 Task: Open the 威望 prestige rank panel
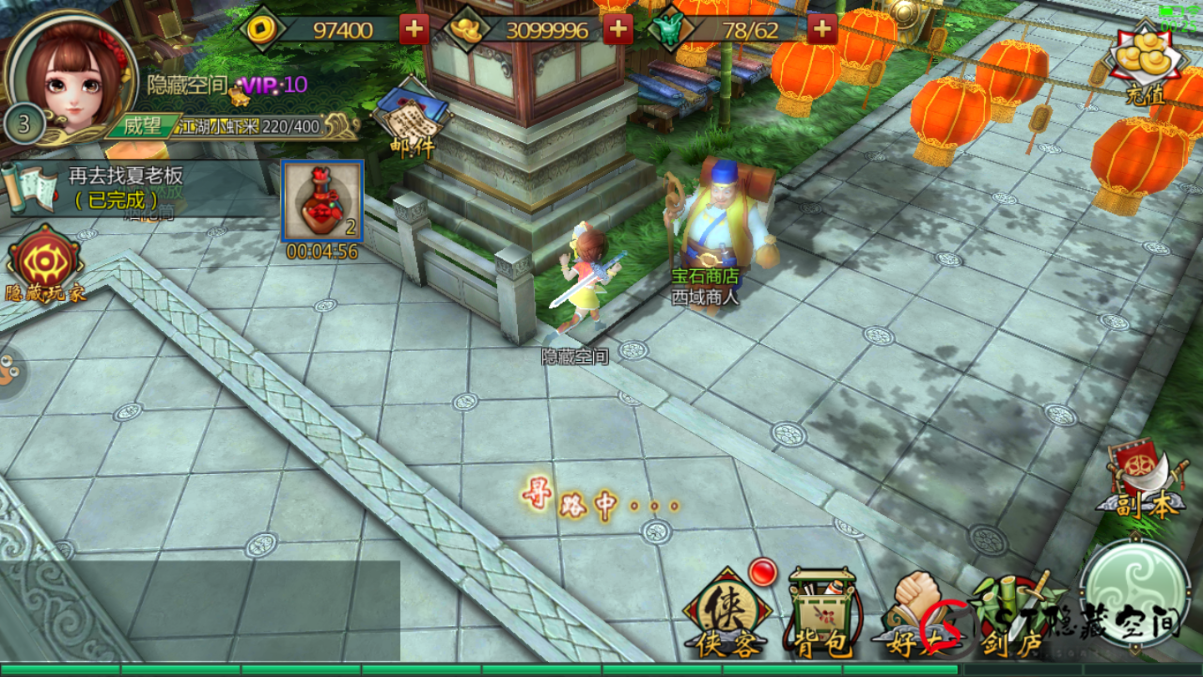[138, 126]
